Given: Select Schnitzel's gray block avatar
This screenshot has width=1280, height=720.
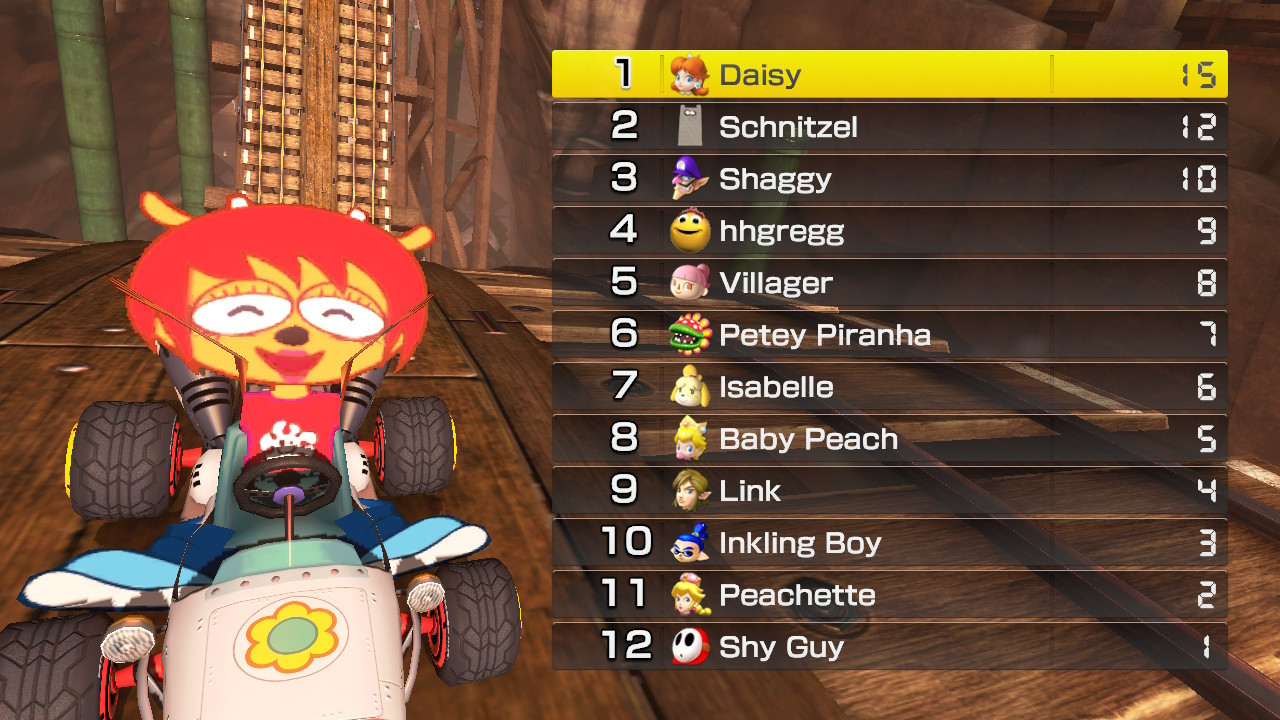Looking at the screenshot, I should [x=691, y=125].
